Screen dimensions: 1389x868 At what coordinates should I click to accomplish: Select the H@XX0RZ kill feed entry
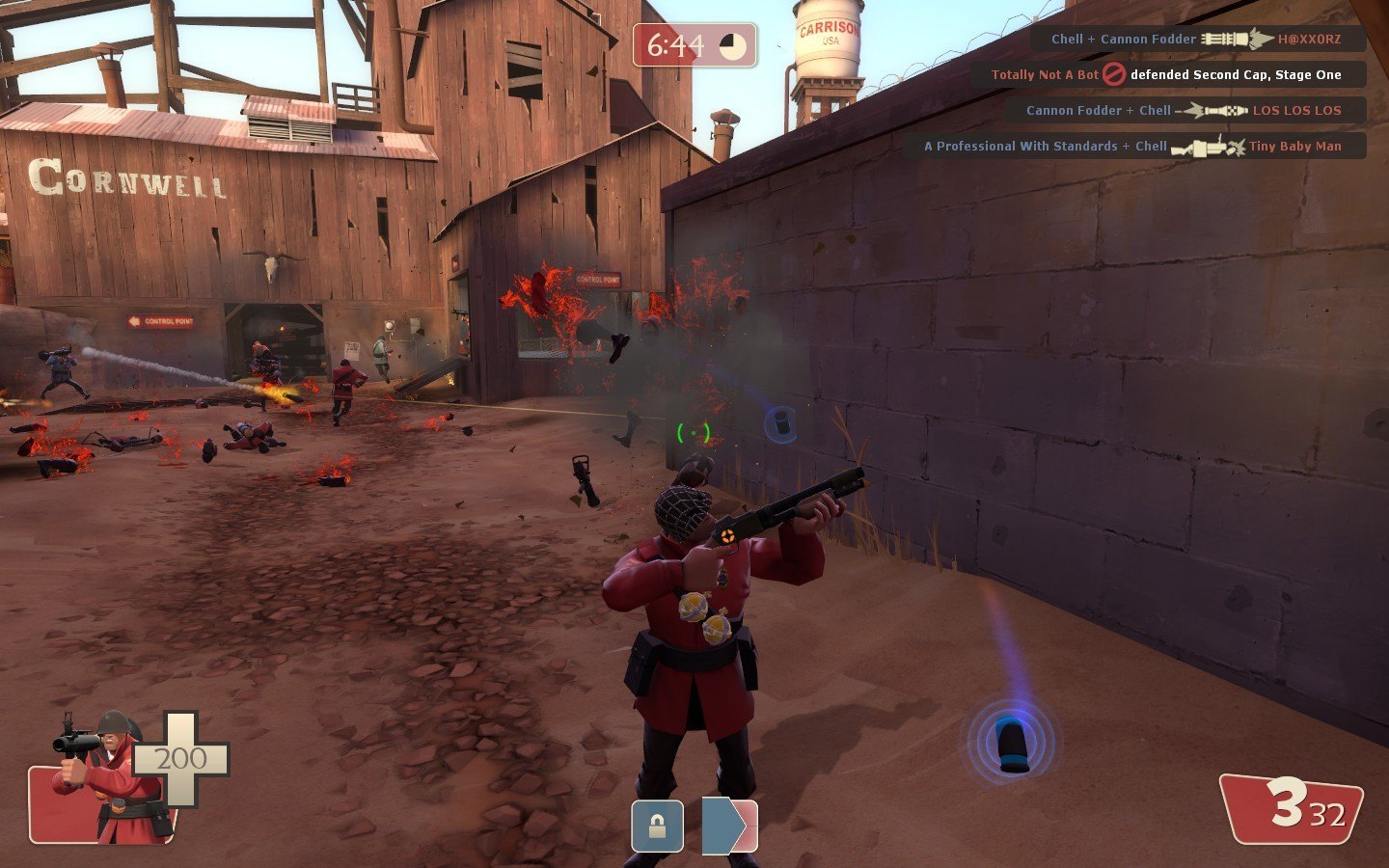tap(1197, 40)
